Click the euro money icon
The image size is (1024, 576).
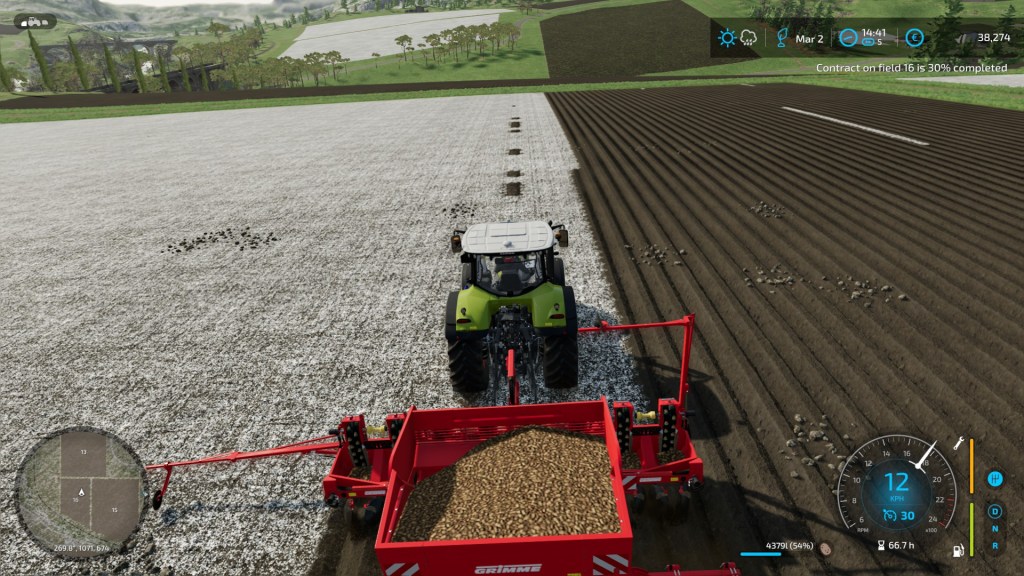(x=914, y=38)
